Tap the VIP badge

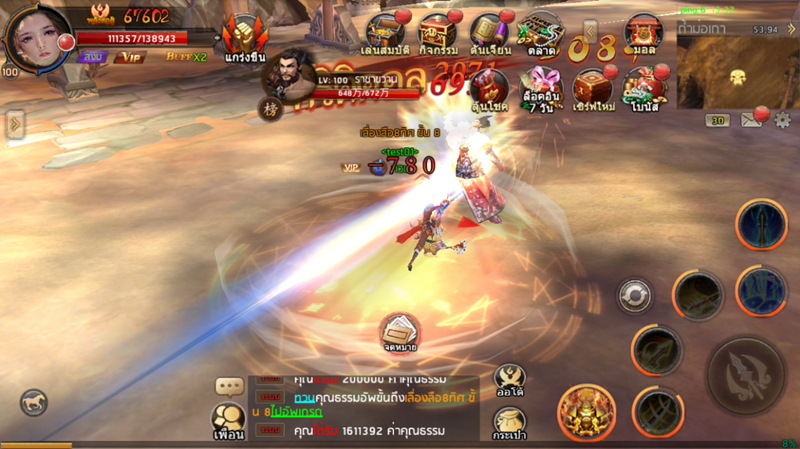point(130,57)
